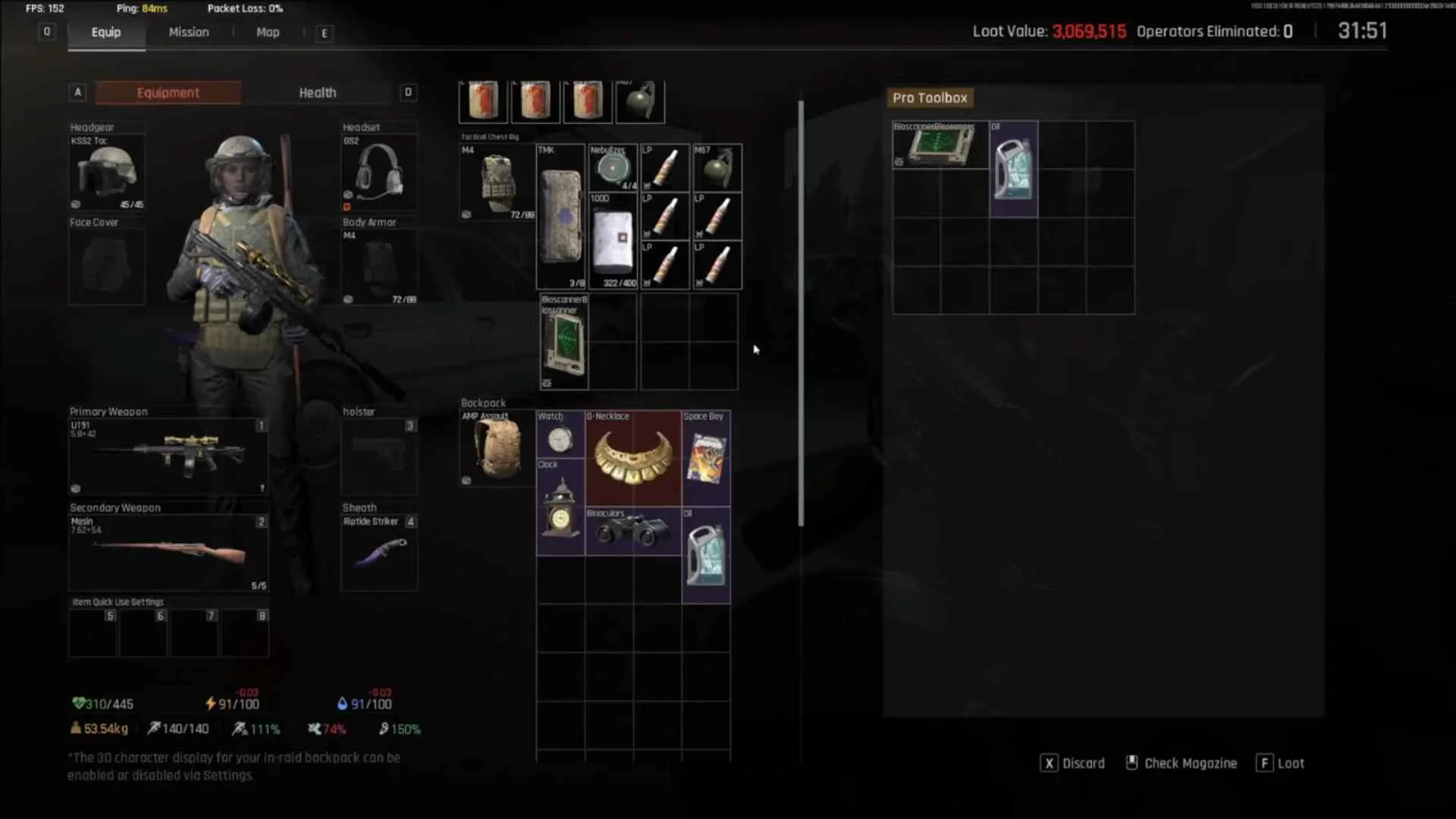Click the M67 grenade in the chest rig
The image size is (1456, 819).
click(717, 165)
